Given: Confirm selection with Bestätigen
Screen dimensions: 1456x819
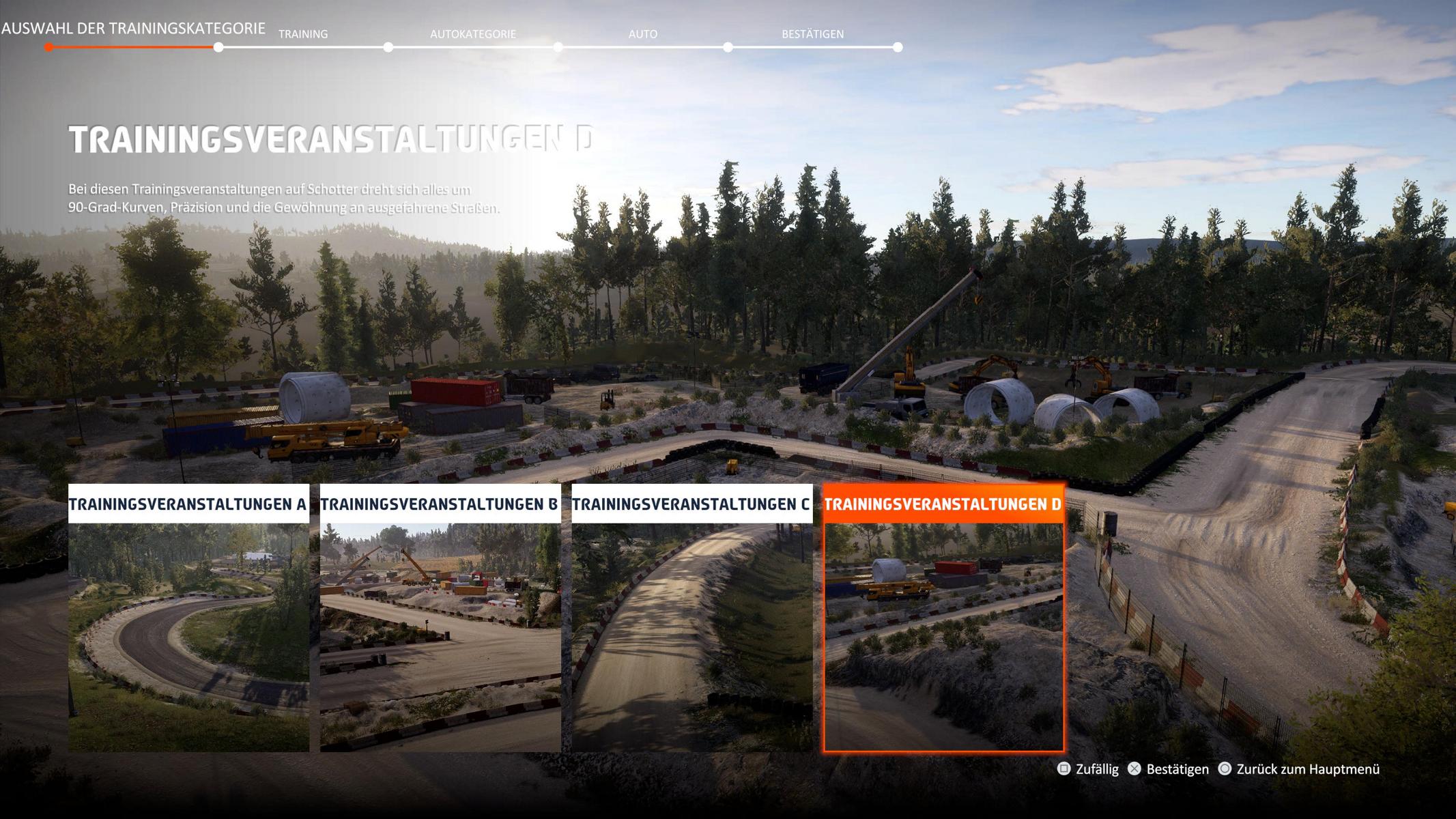Looking at the screenshot, I should click(1168, 769).
